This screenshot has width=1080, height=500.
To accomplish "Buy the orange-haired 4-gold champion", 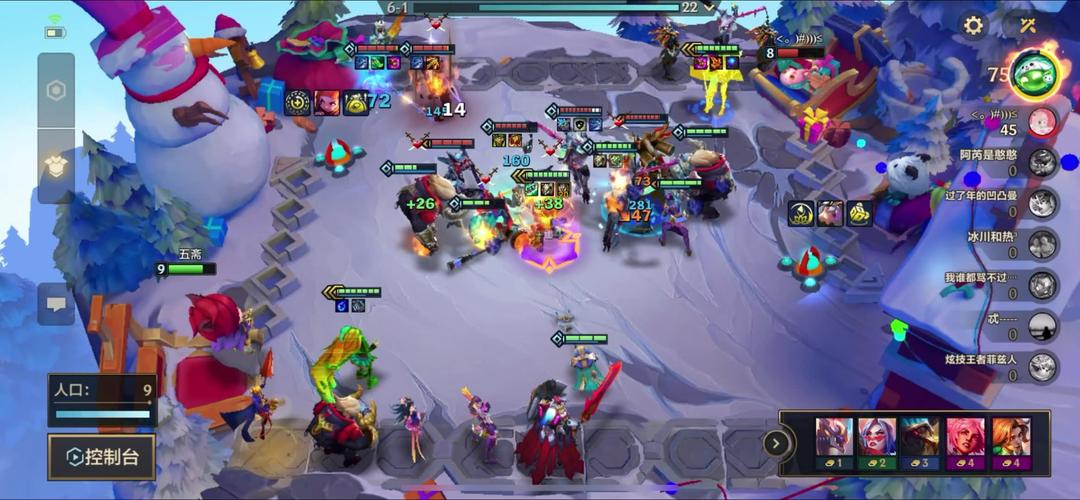I will pyautogui.click(x=1009, y=442).
